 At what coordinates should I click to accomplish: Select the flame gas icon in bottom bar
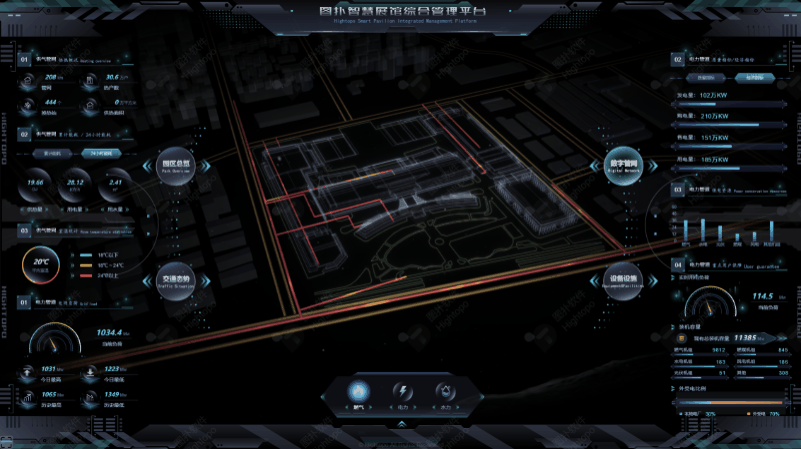[359, 392]
